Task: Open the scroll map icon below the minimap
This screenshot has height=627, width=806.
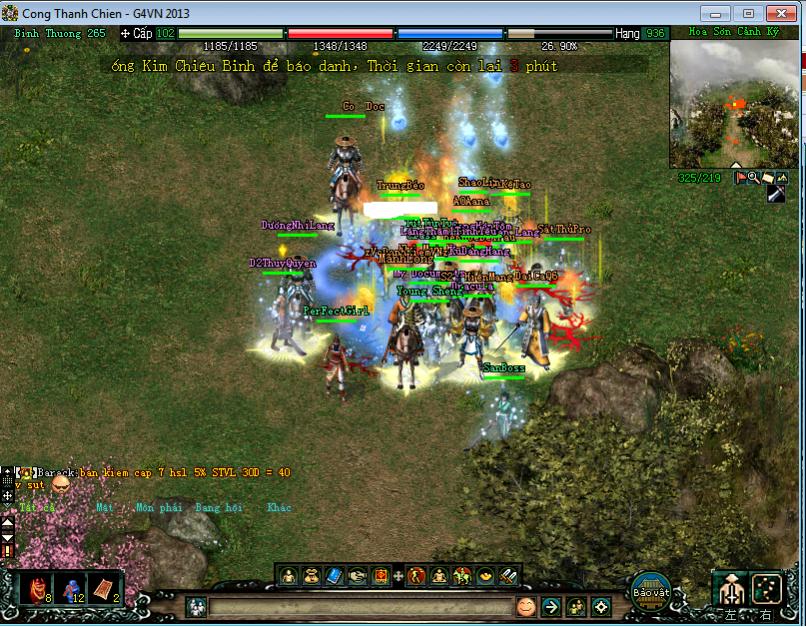Action: click(x=767, y=177)
